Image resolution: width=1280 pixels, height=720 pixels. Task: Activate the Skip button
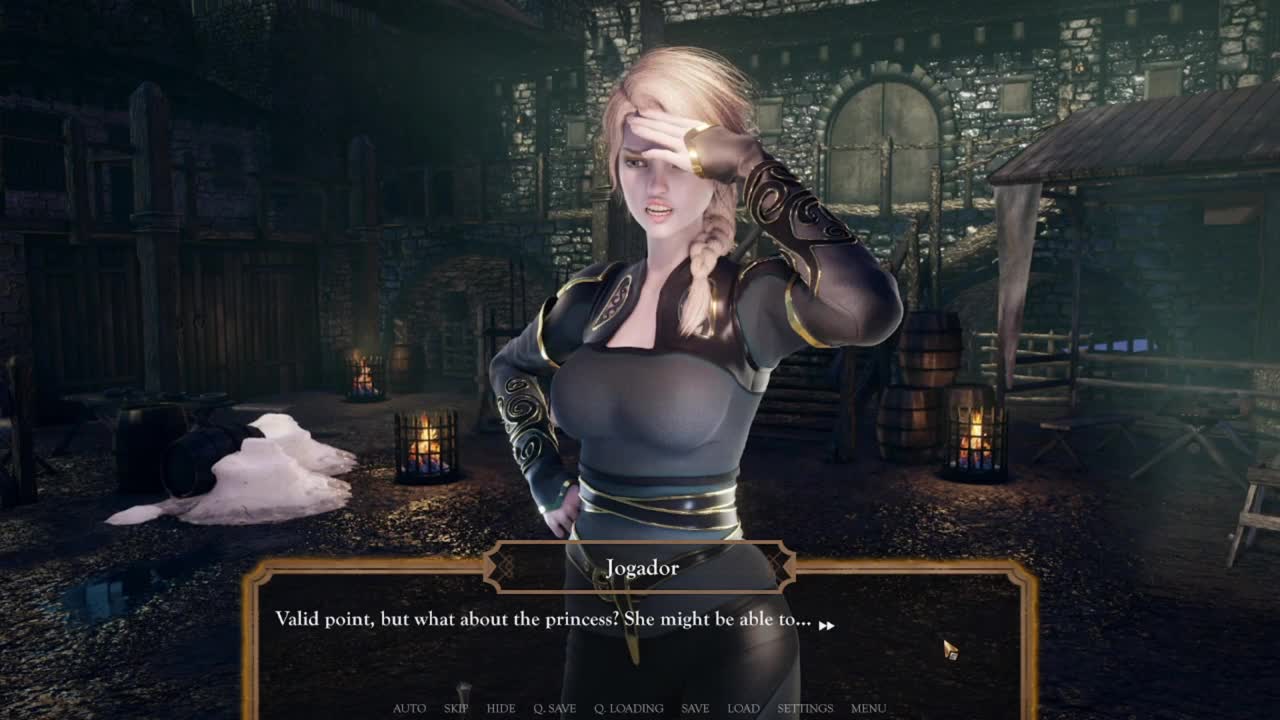pos(456,708)
